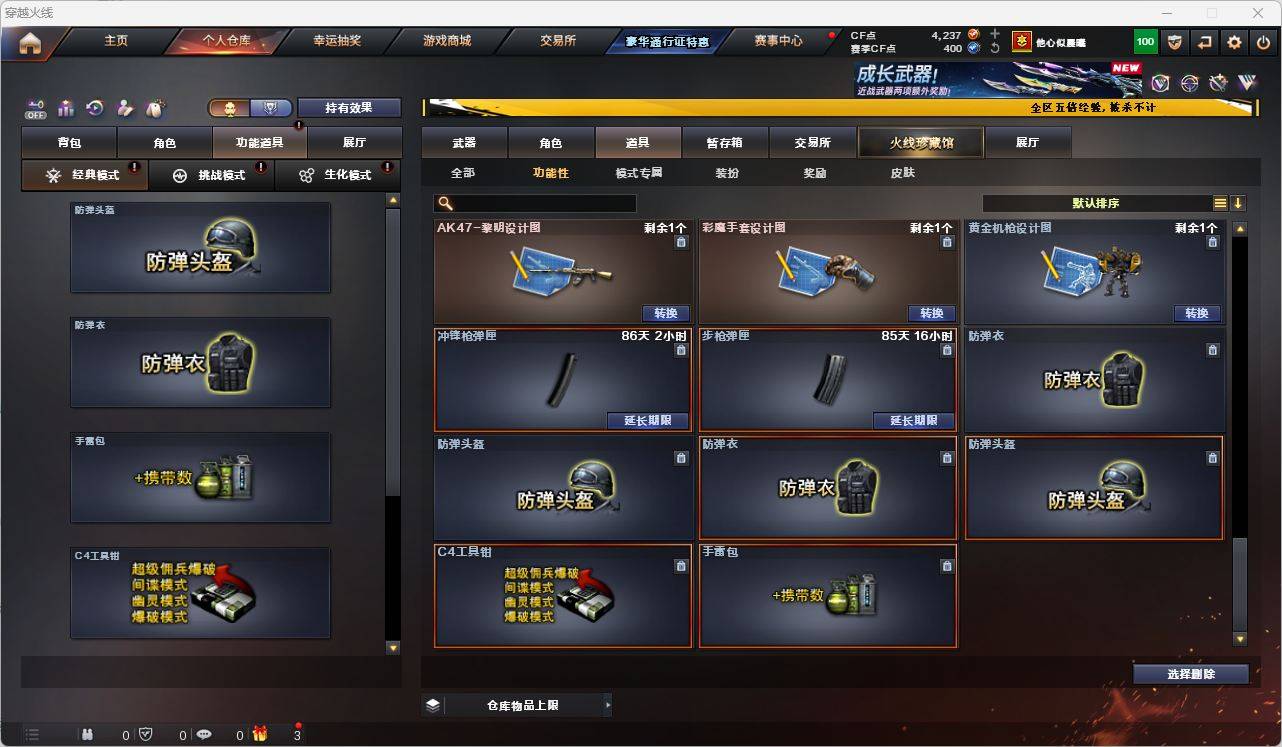Open the game settings gear icon
Viewport: 1282px width, 747px height.
1233,41
